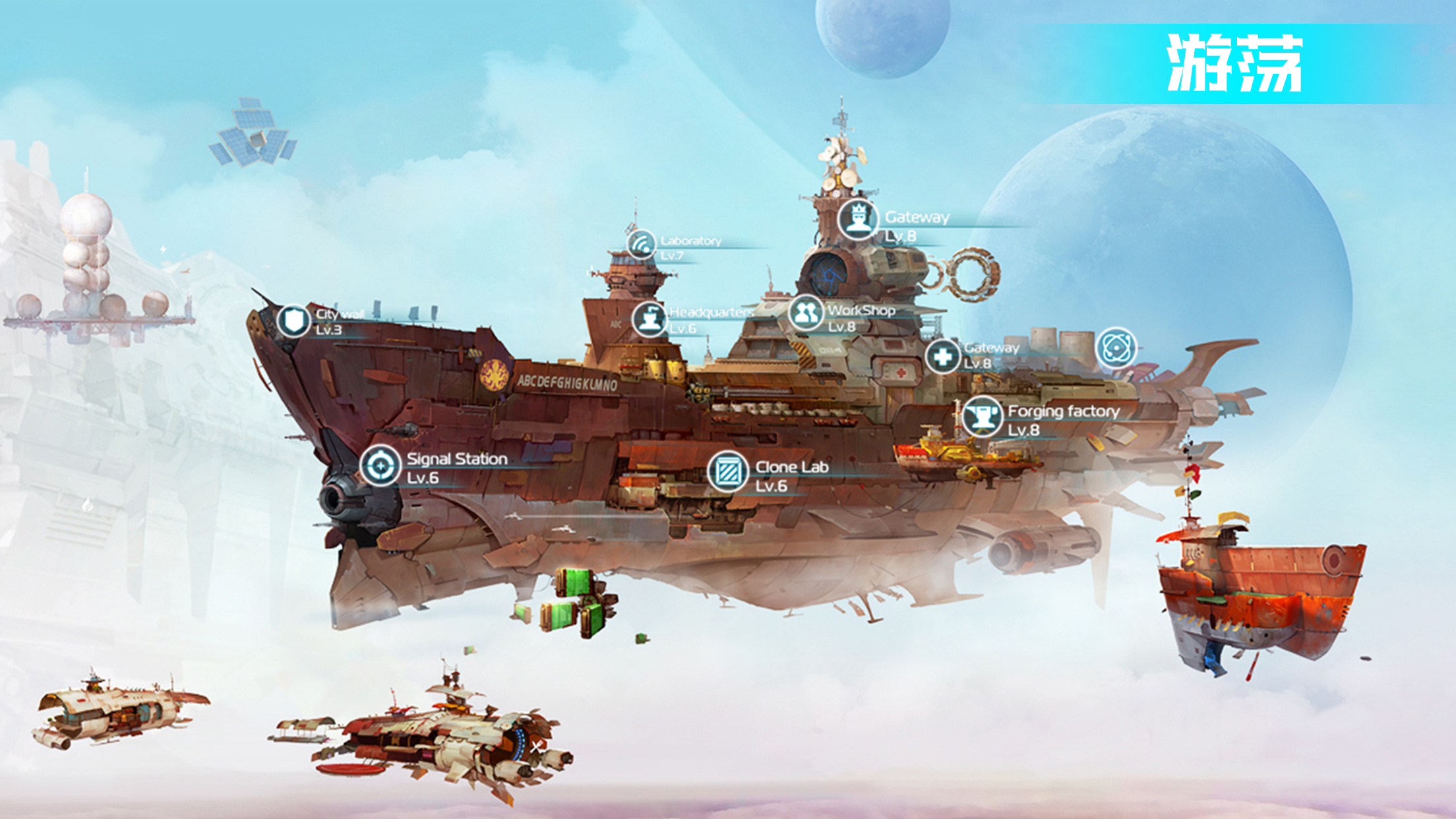Image resolution: width=1456 pixels, height=819 pixels.
Task: Enter the Clone Lab Lv.6 building
Action: coord(728,472)
